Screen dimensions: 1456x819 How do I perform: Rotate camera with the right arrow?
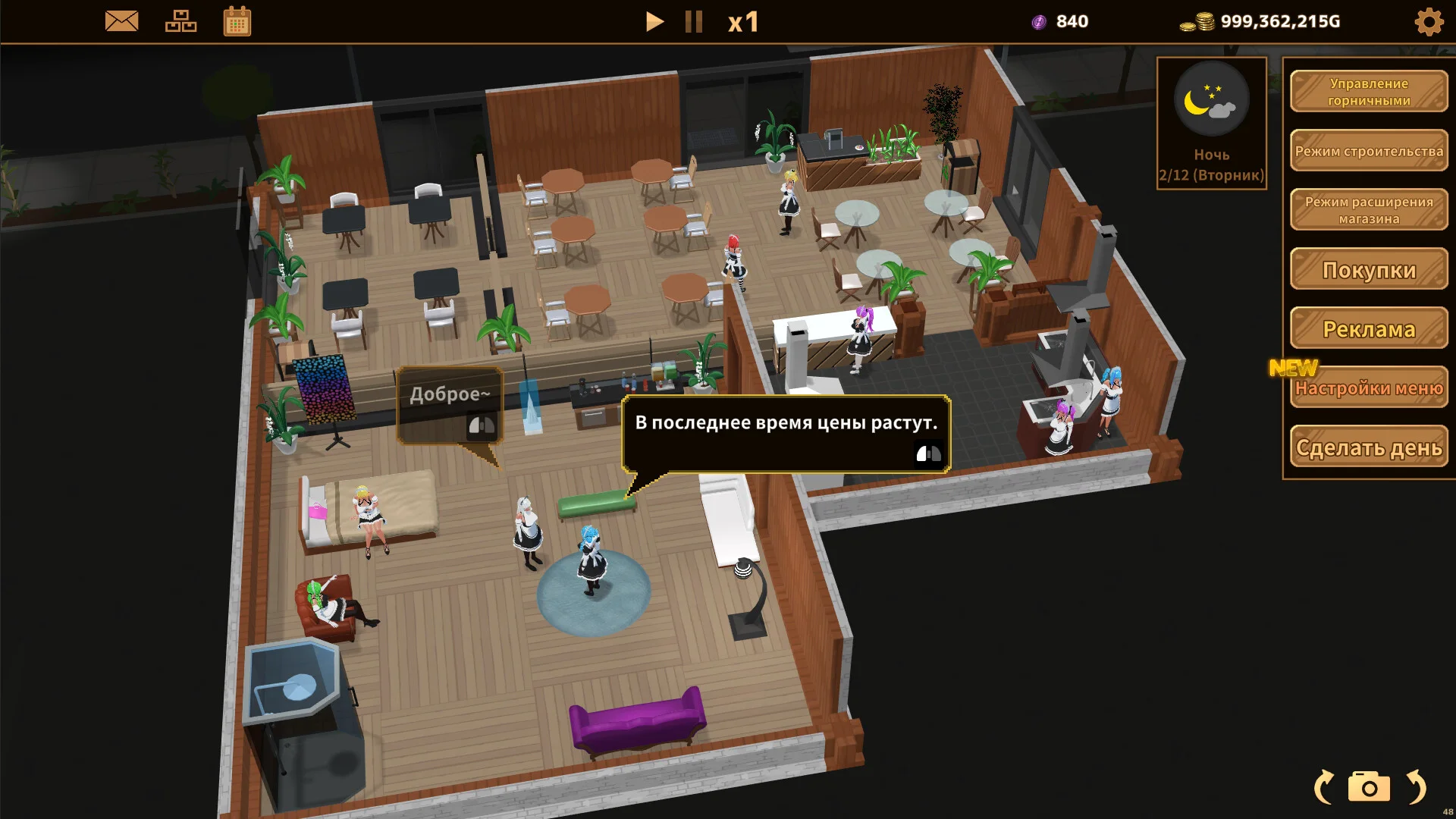point(1416,787)
